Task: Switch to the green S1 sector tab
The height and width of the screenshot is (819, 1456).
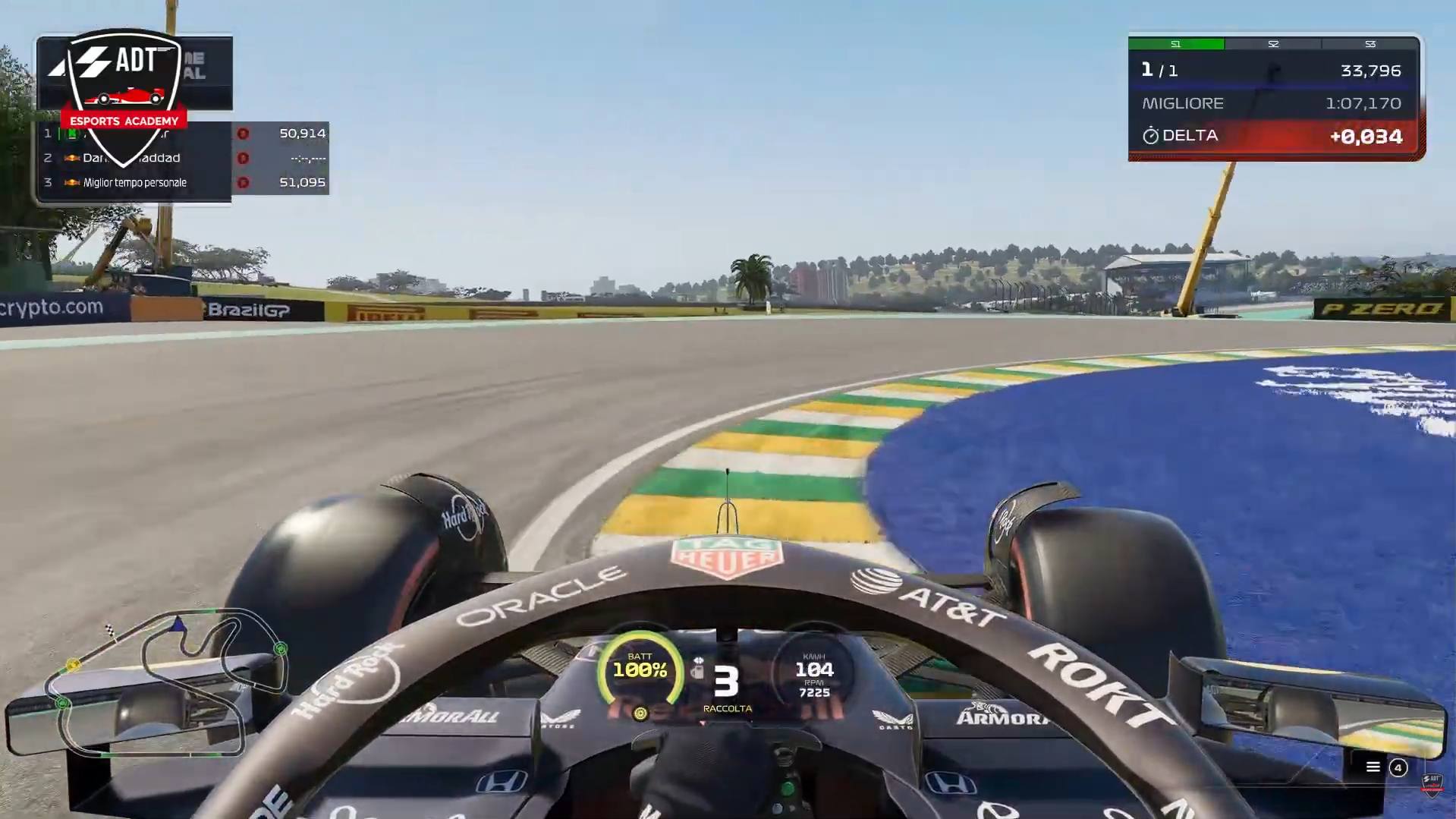Action: tap(1175, 44)
